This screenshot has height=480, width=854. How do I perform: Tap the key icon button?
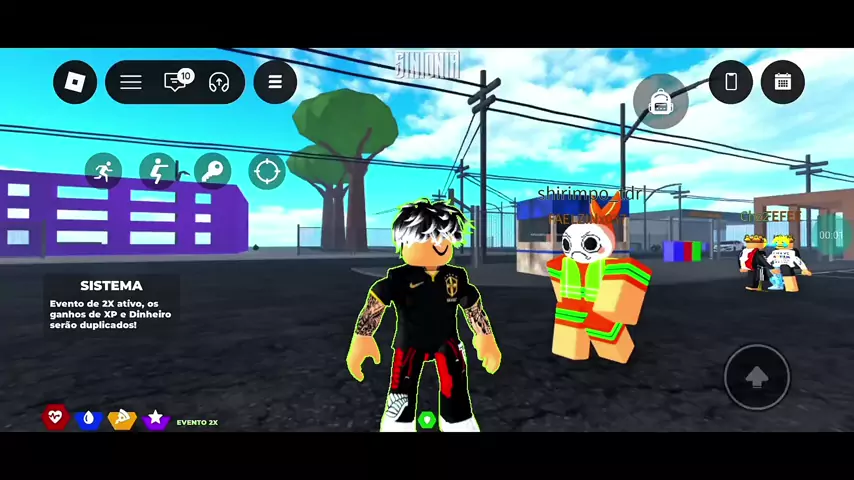(212, 171)
